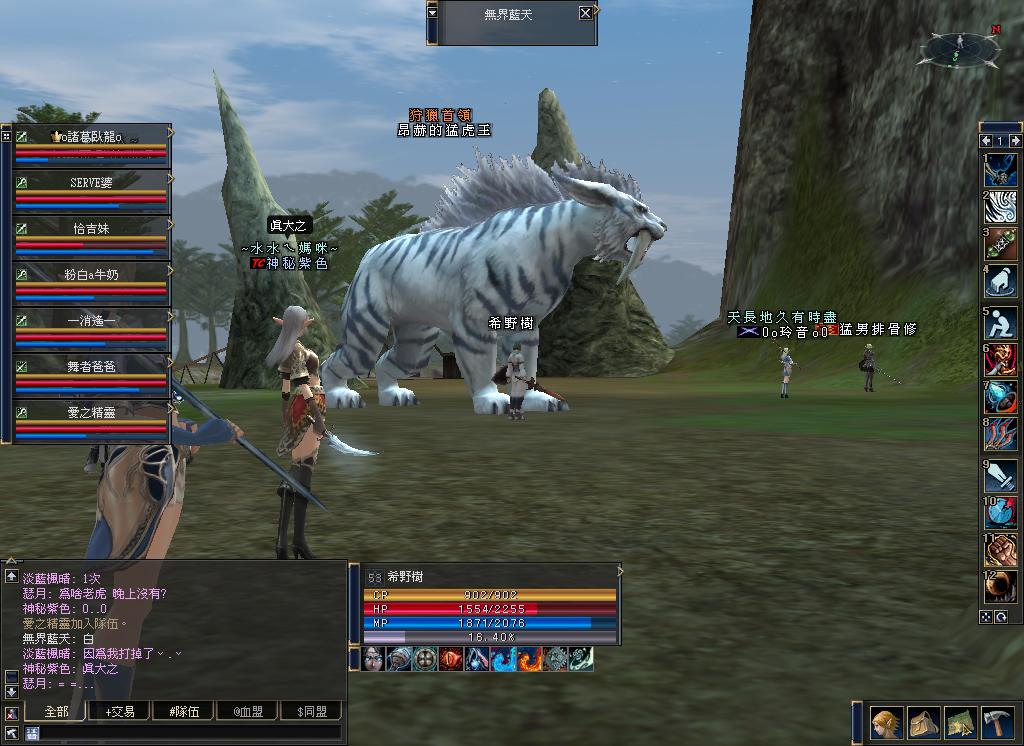This screenshot has height=746, width=1024.
Task: Close the 無界藍天 target window
Action: [585, 13]
